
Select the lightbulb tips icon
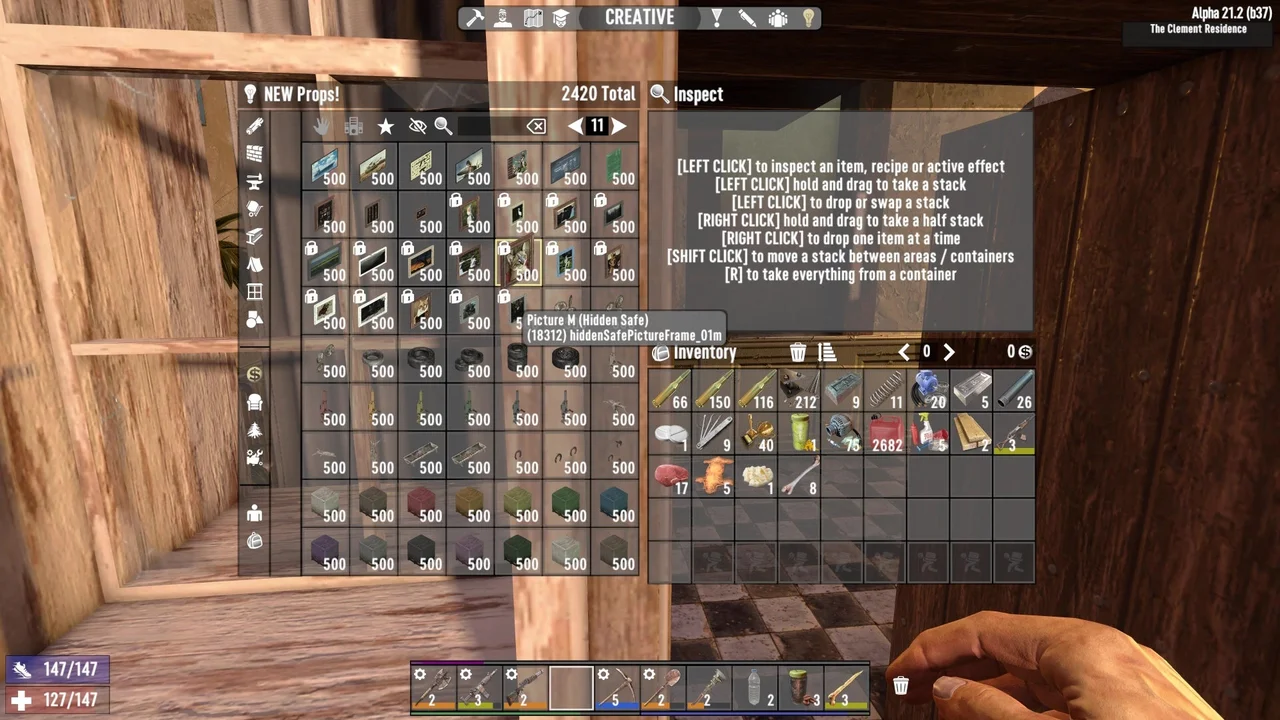click(808, 17)
